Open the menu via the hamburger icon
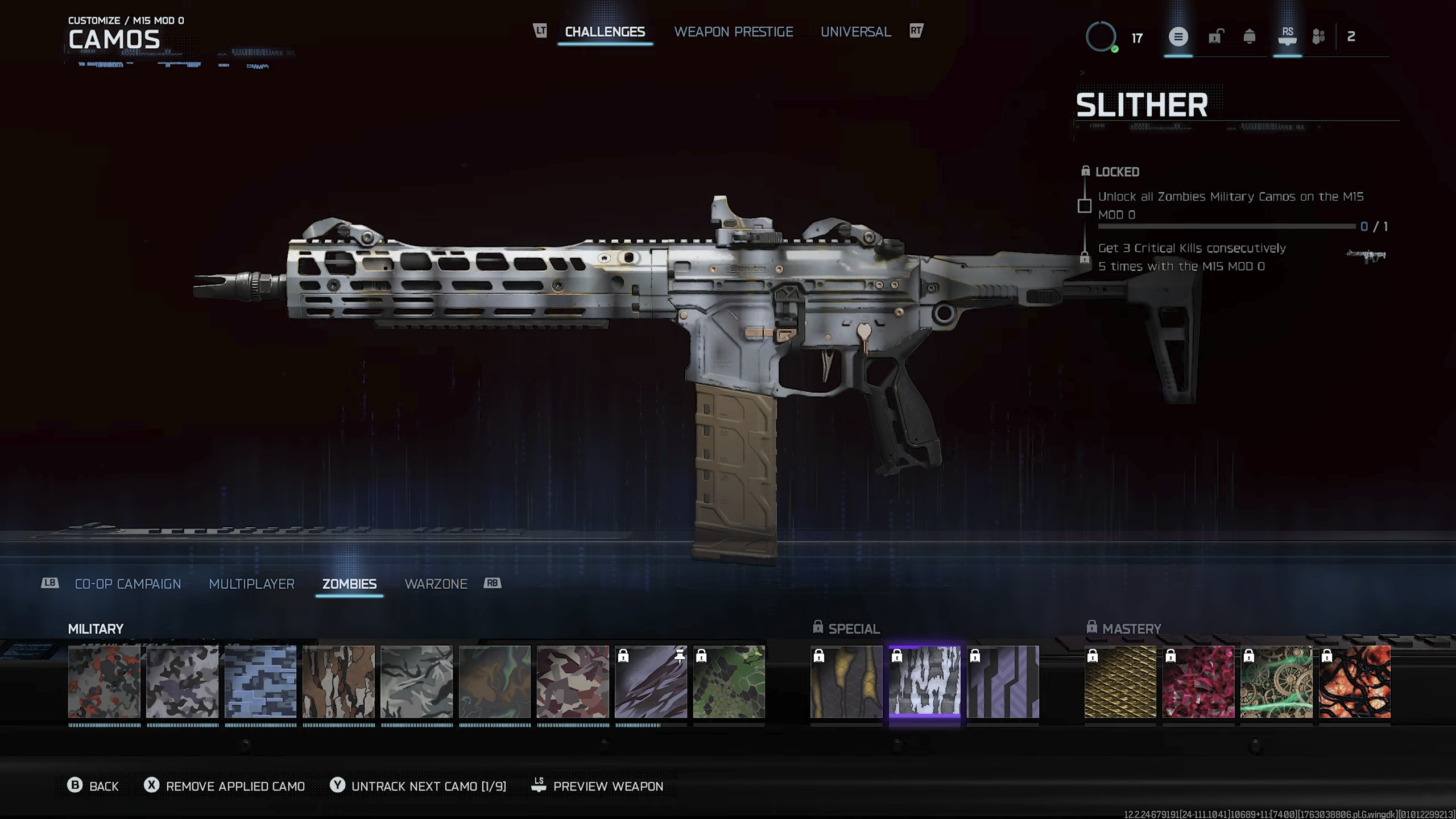The height and width of the screenshot is (819, 1456). pyautogui.click(x=1179, y=38)
